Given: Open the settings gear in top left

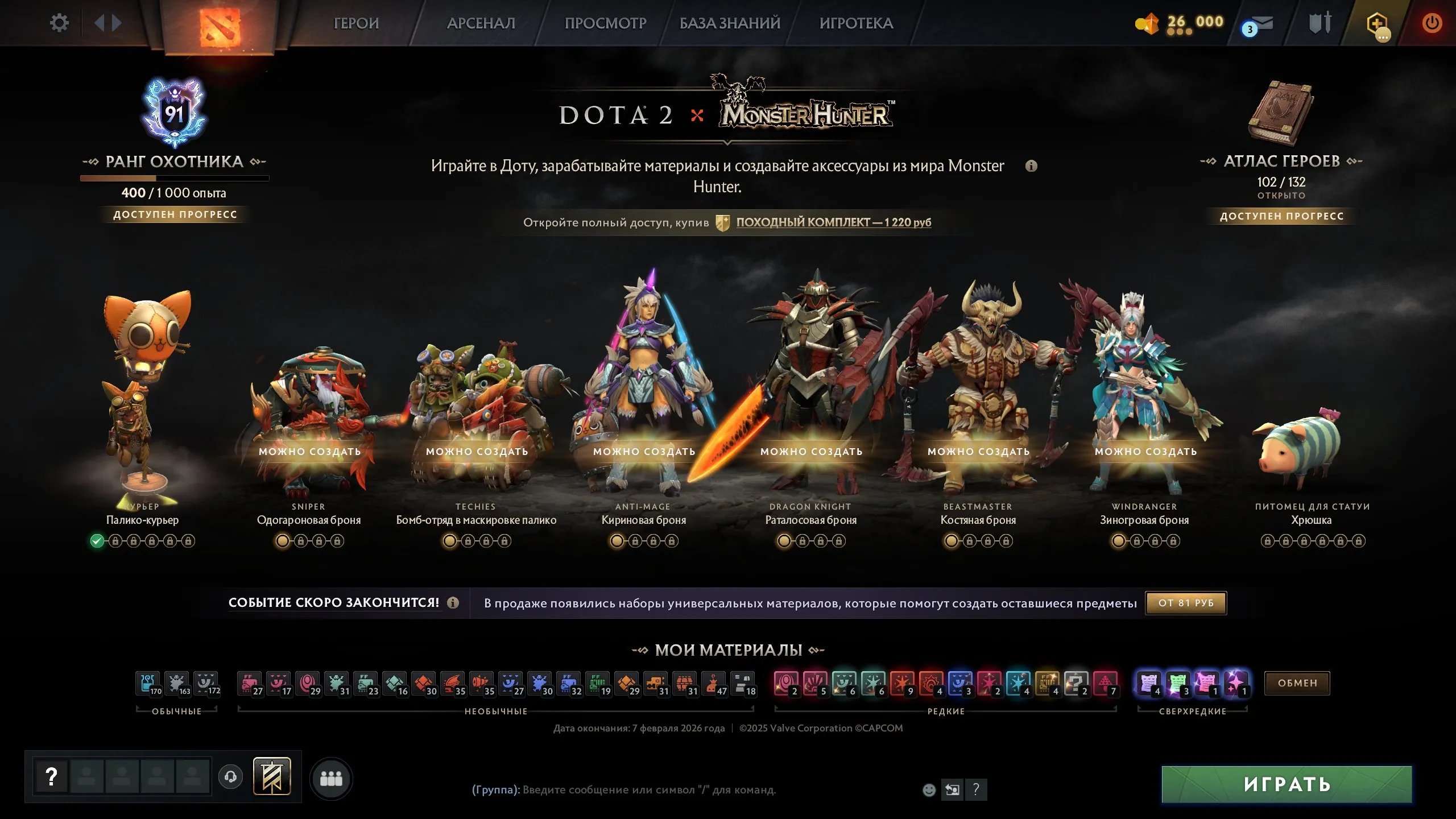Looking at the screenshot, I should click(x=59, y=22).
